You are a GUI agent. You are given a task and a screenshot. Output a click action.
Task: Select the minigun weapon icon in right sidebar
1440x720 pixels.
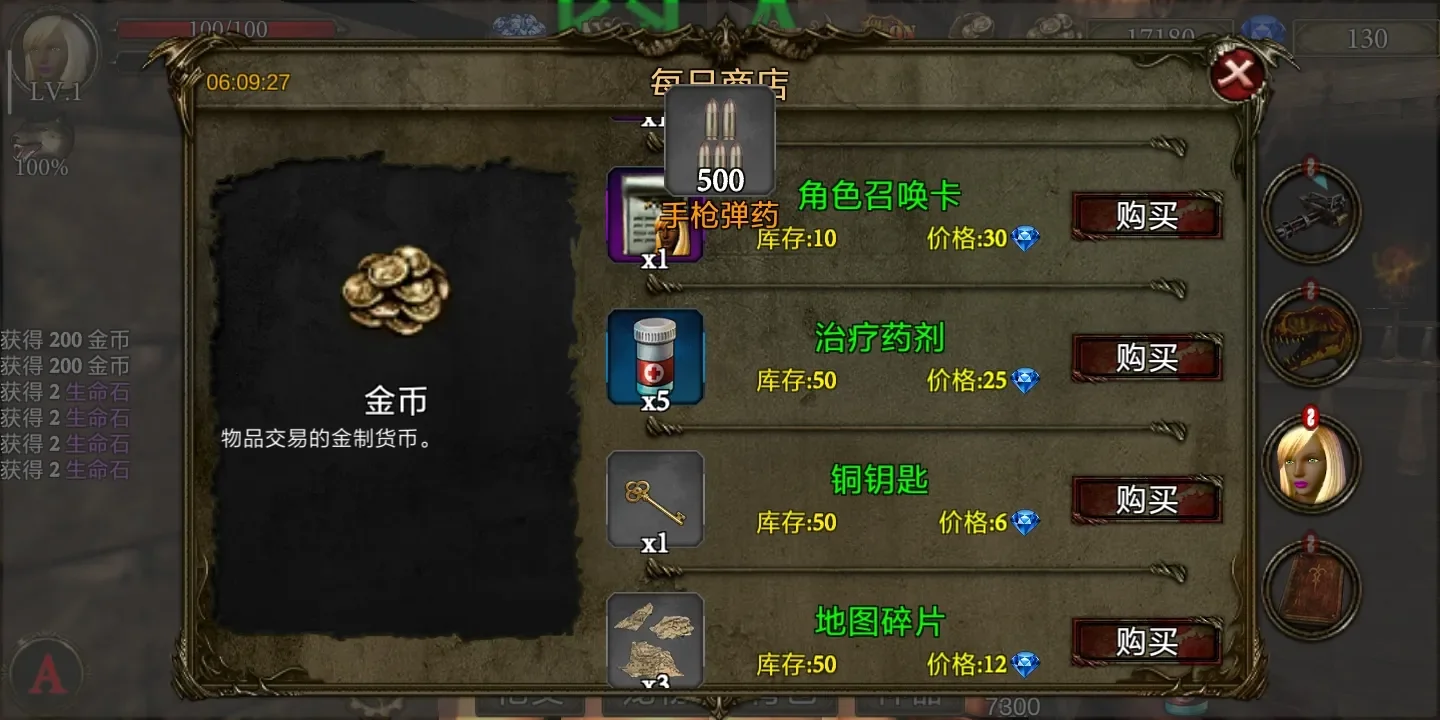pyautogui.click(x=1311, y=213)
